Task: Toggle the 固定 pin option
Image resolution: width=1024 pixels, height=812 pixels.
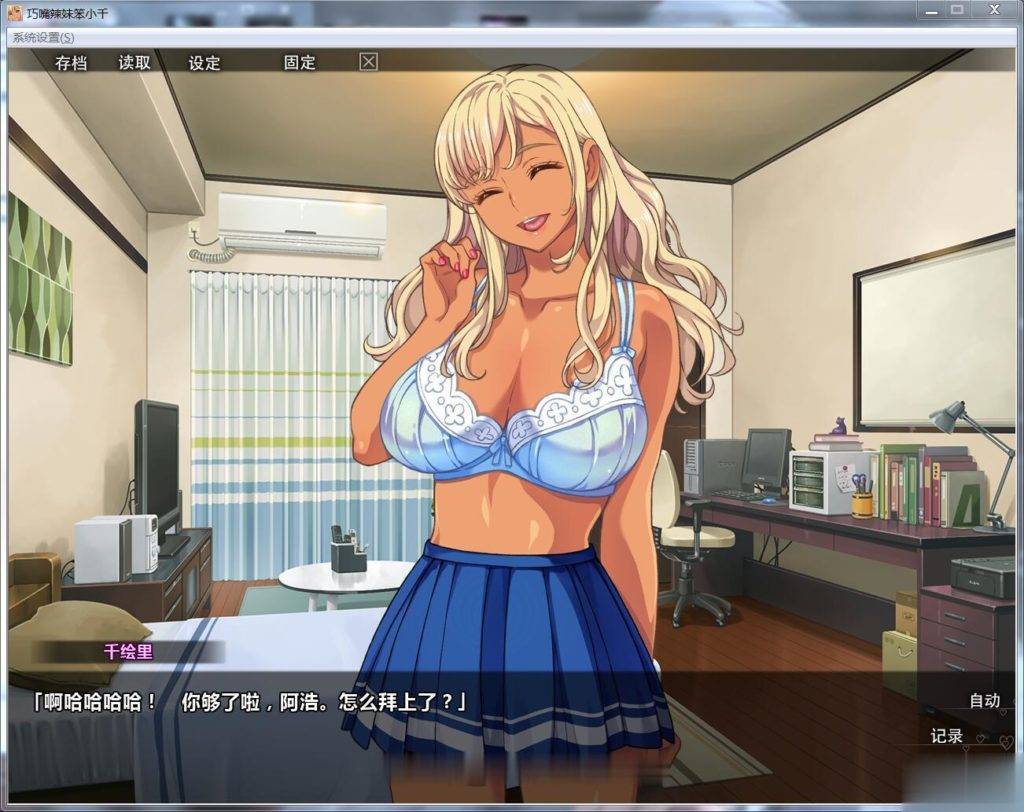Action: [299, 62]
